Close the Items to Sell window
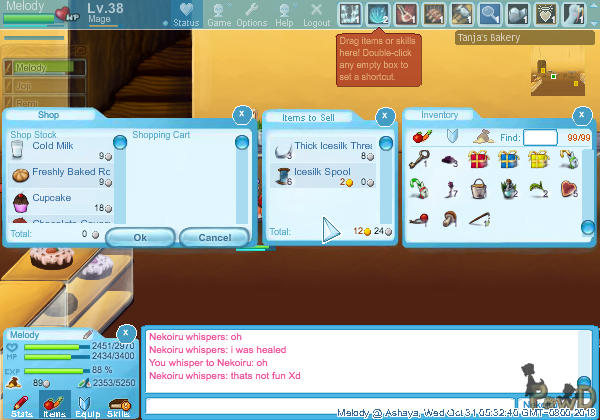Screen dimensions: 600x420 [384, 116]
